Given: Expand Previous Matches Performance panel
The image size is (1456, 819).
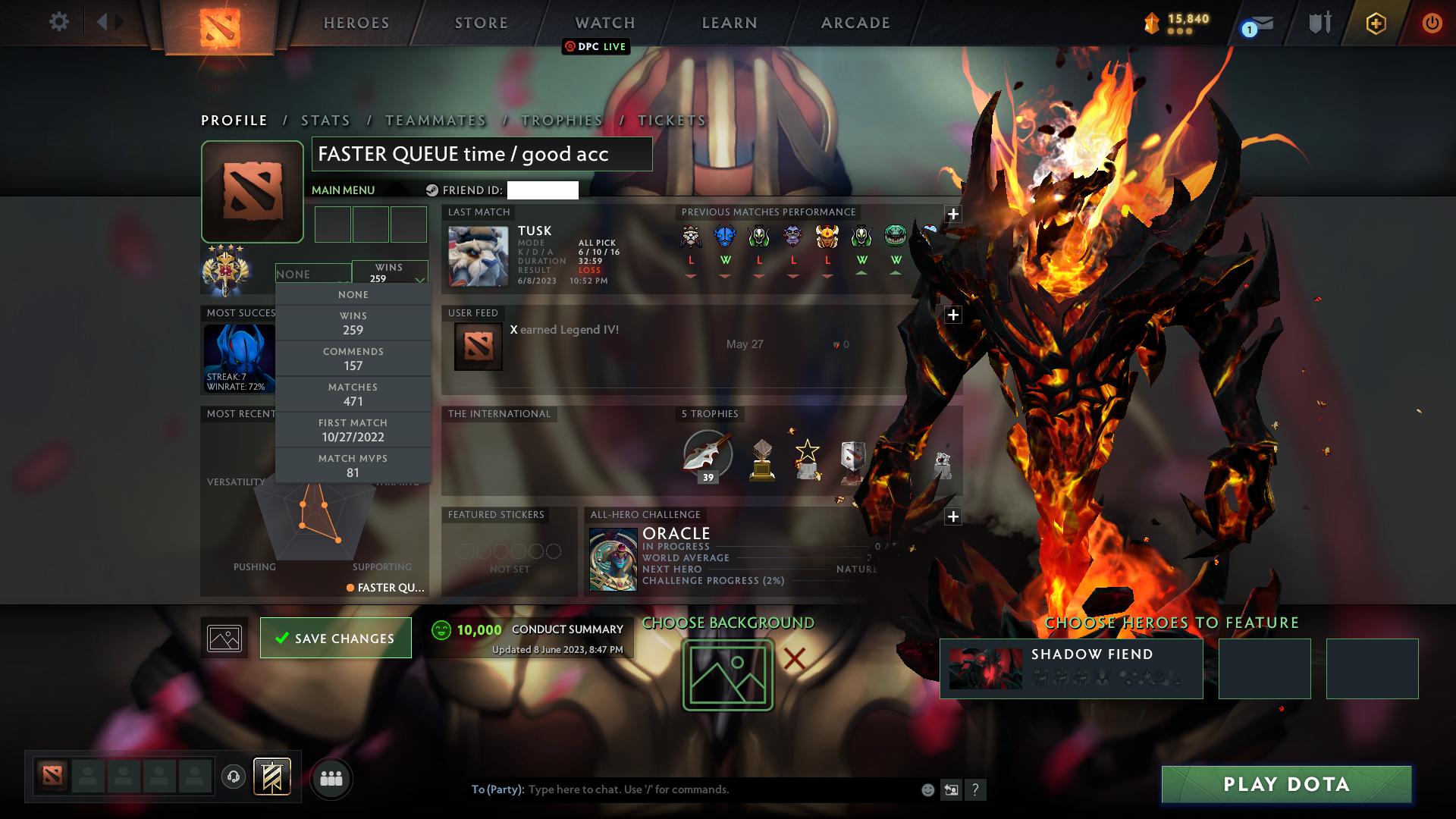Looking at the screenshot, I should pyautogui.click(x=953, y=215).
